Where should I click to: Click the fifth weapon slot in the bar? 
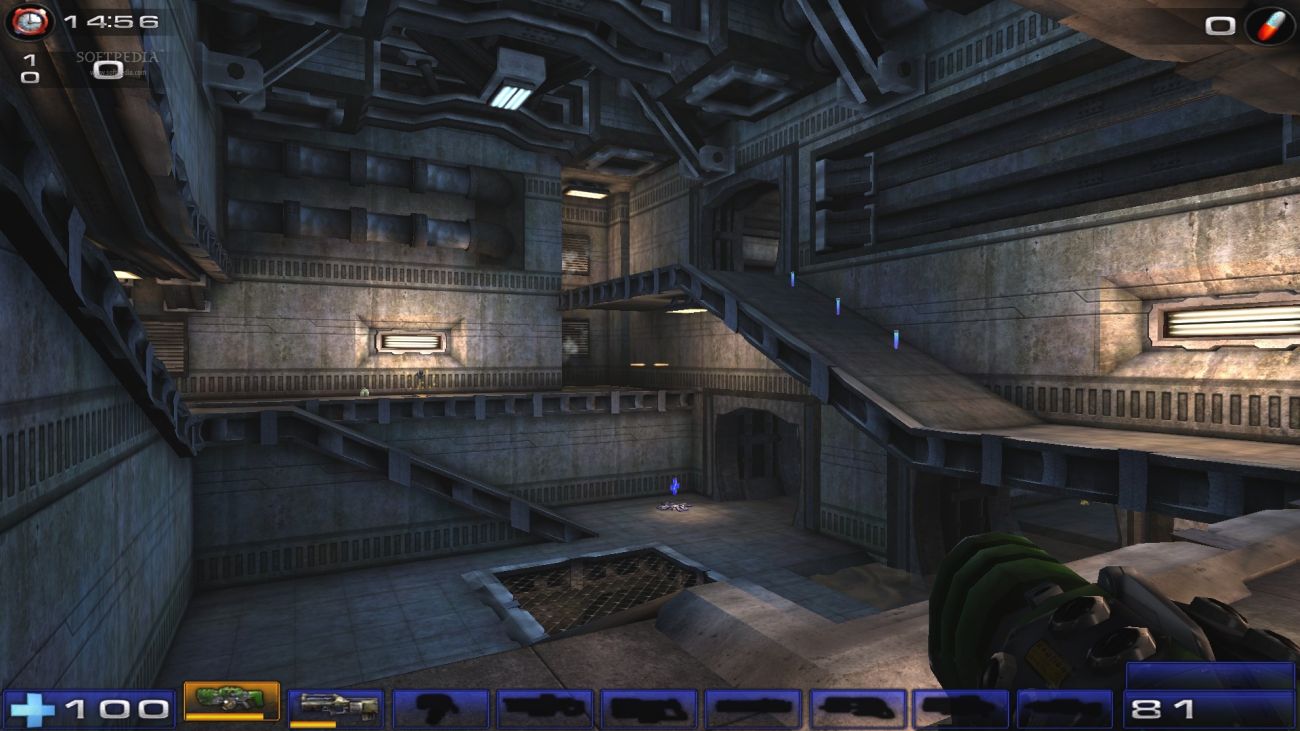coord(651,703)
